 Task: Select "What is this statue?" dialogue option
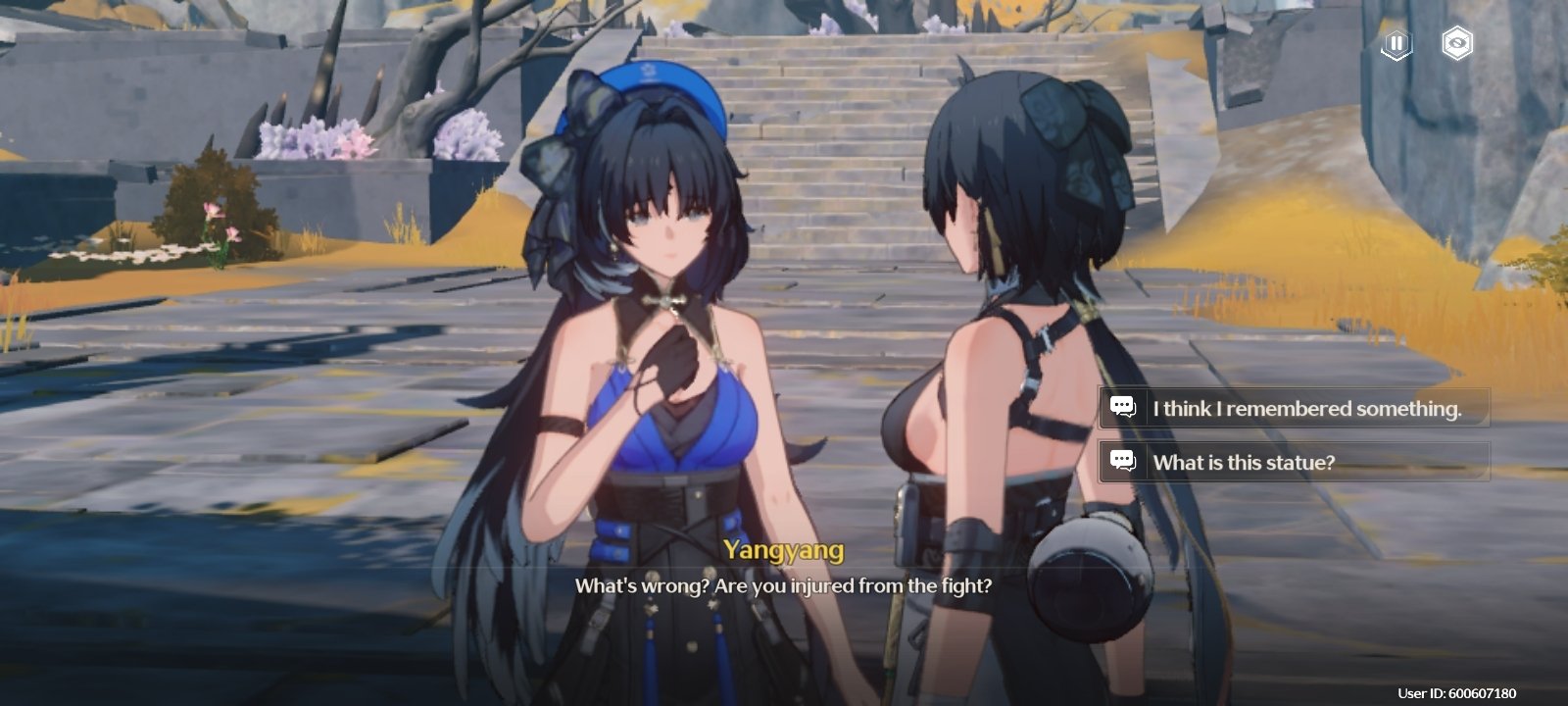tap(1294, 462)
